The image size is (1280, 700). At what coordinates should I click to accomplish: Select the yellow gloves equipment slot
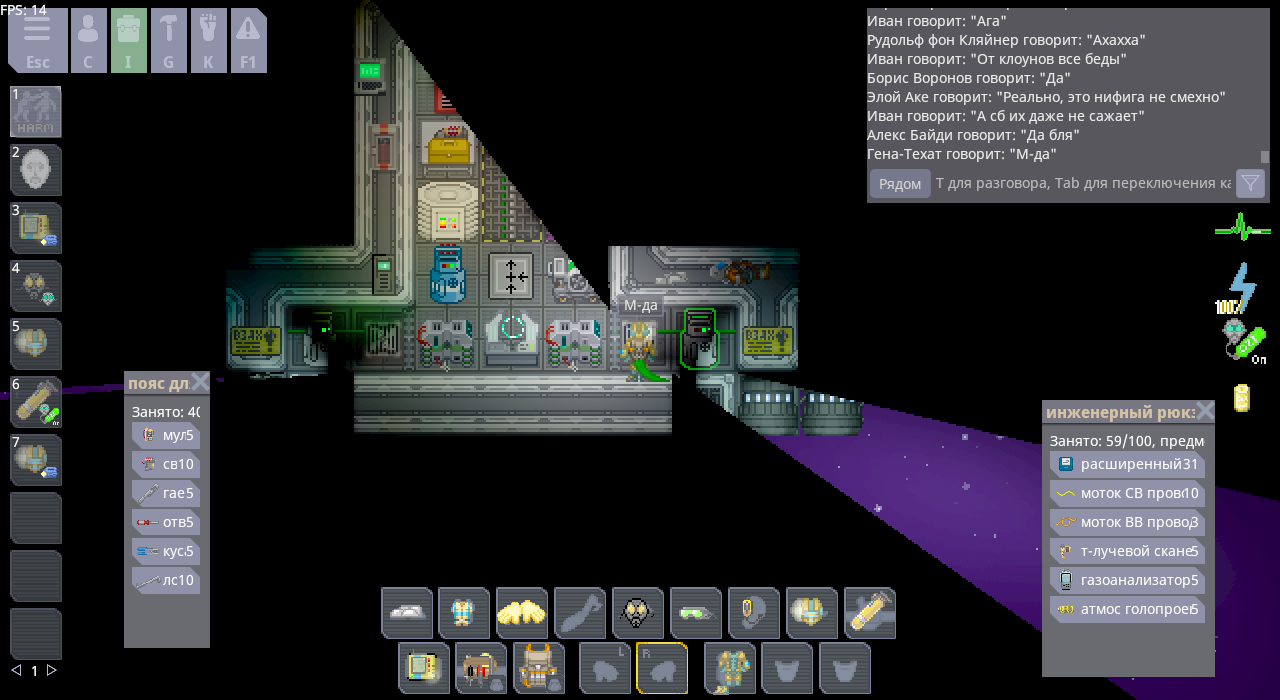[522, 613]
